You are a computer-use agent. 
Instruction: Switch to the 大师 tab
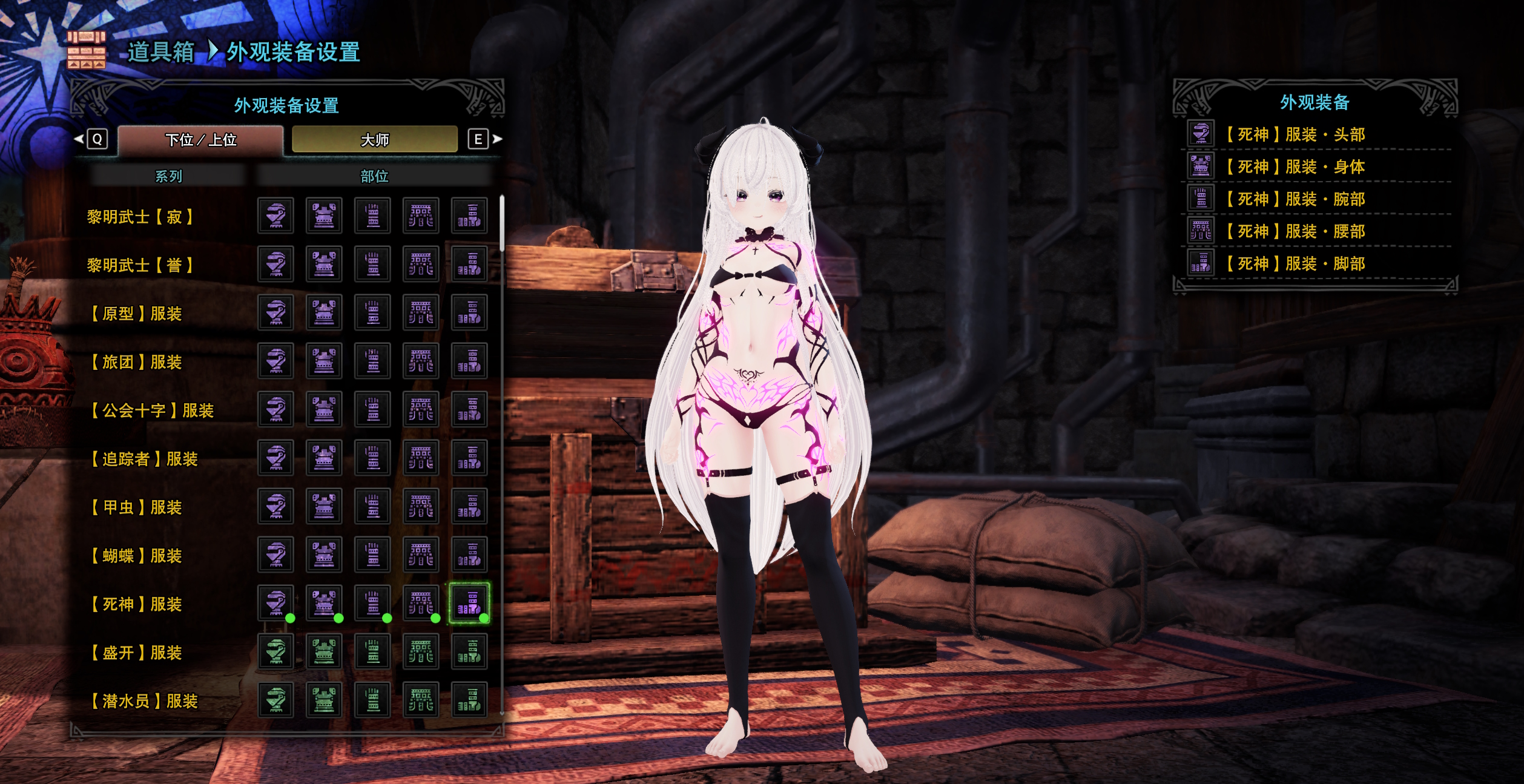click(375, 140)
